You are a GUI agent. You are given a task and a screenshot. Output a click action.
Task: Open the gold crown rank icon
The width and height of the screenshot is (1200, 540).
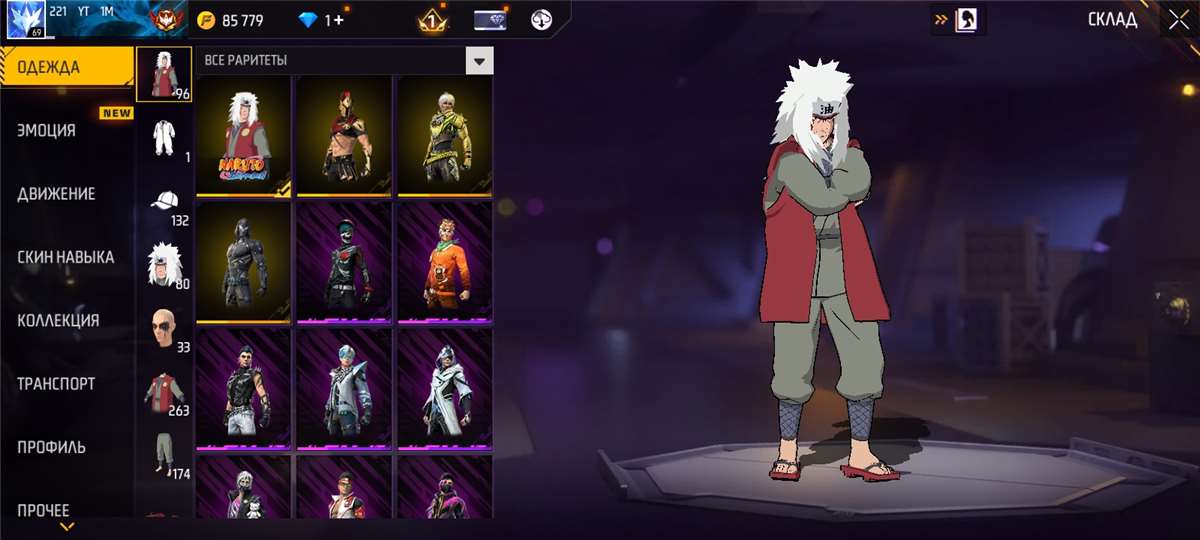pyautogui.click(x=432, y=20)
